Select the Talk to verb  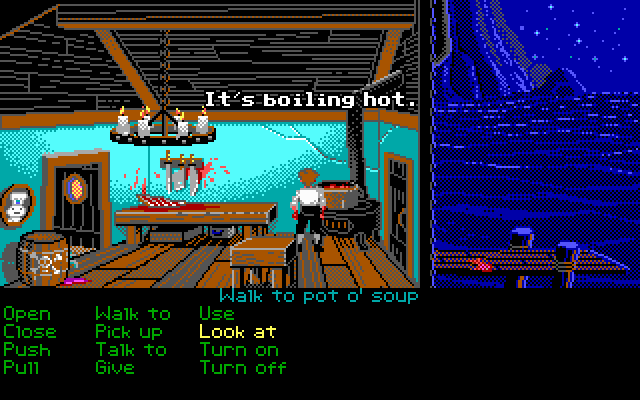pos(131,350)
